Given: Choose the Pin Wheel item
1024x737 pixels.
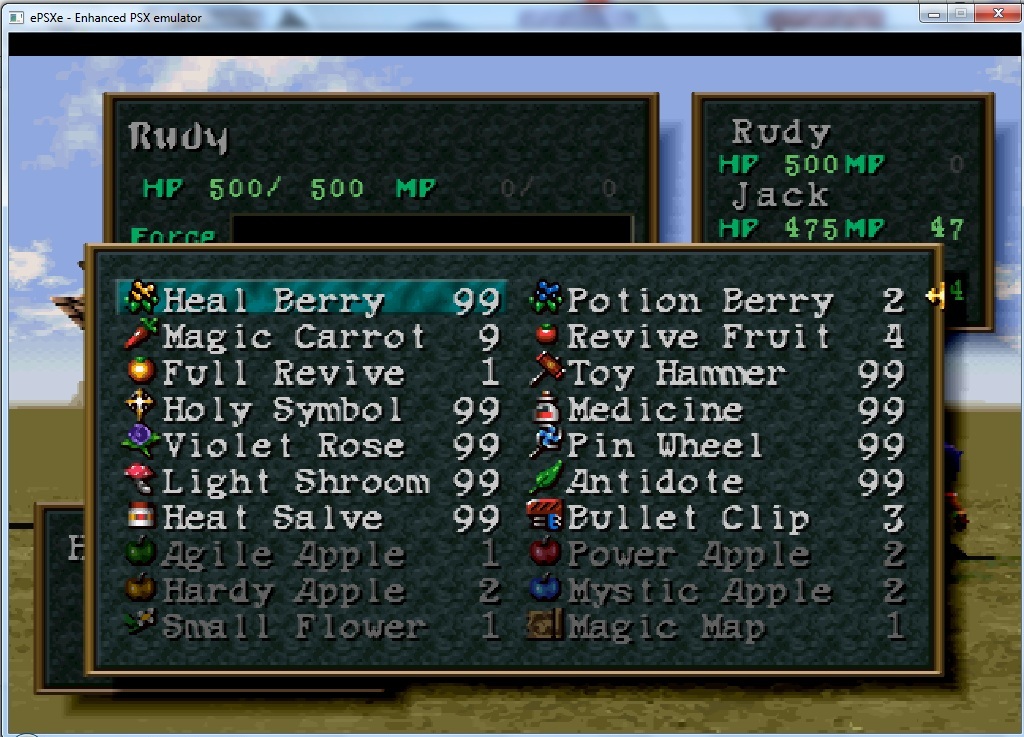Looking at the screenshot, I should 665,446.
